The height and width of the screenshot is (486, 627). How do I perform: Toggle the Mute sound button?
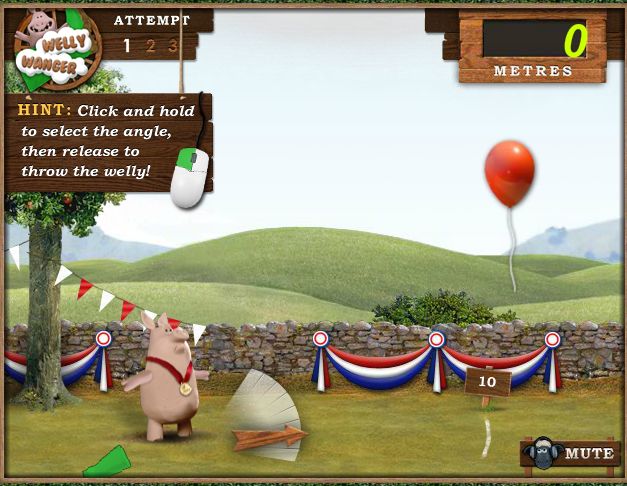point(572,454)
